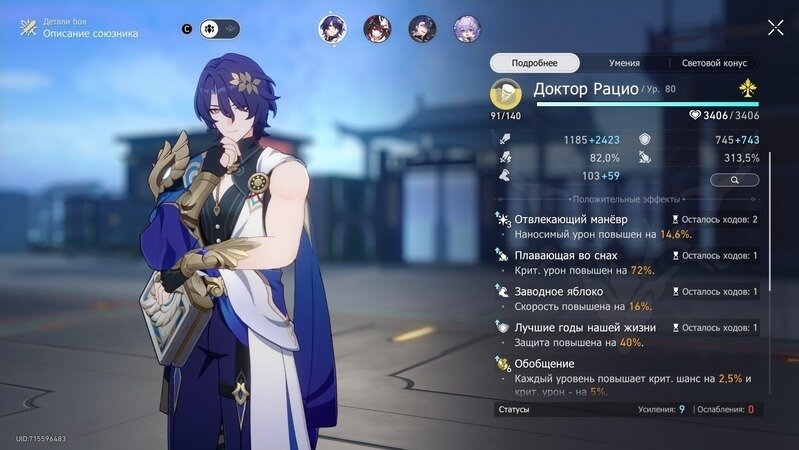The width and height of the screenshot is (799, 450).
Task: Switch to the dark-haired third ally portrait
Action: (422, 29)
